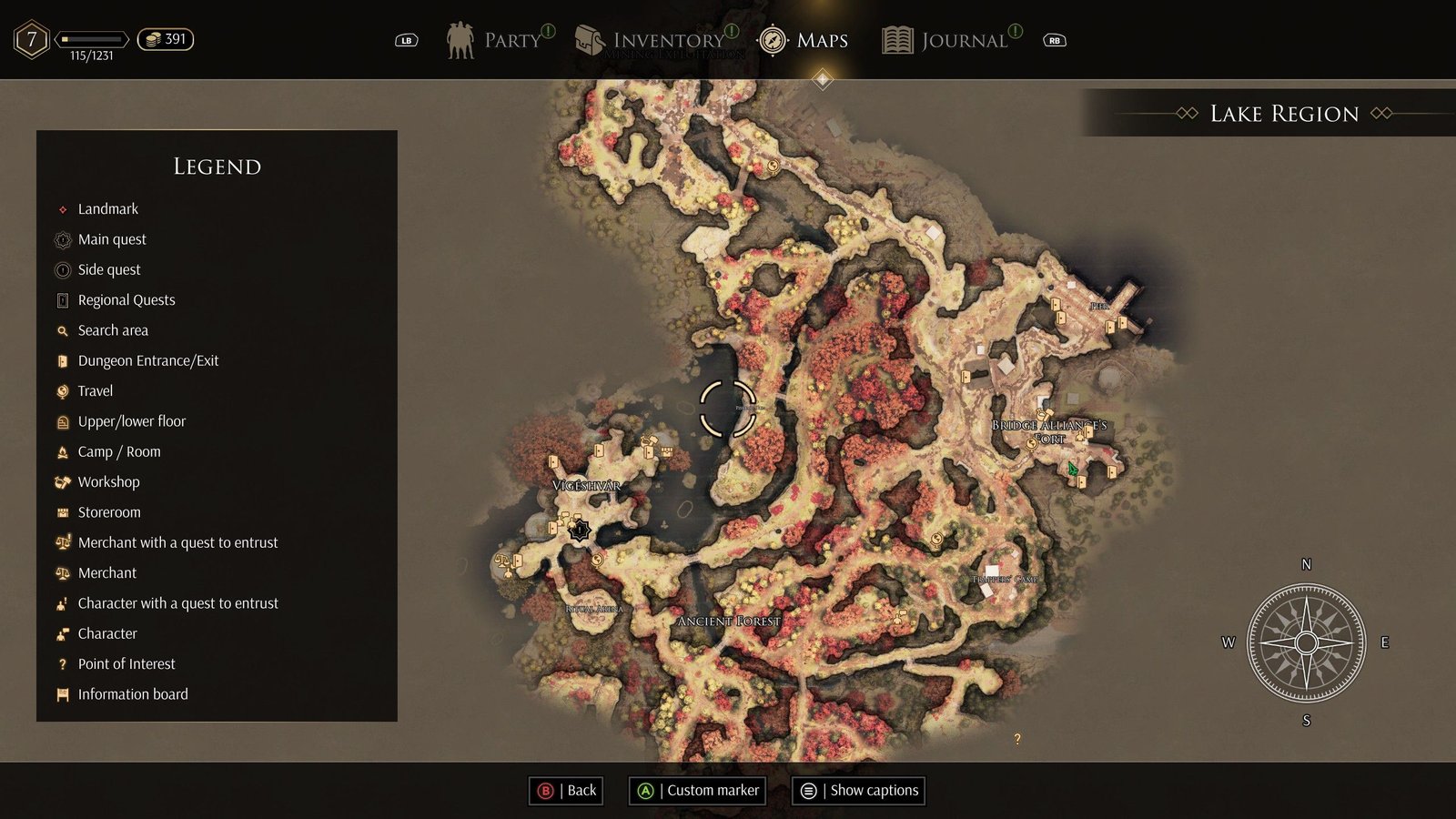Select the travel globe beside Vigéshvár's quest marker
1456x819 pixels.
click(x=597, y=560)
